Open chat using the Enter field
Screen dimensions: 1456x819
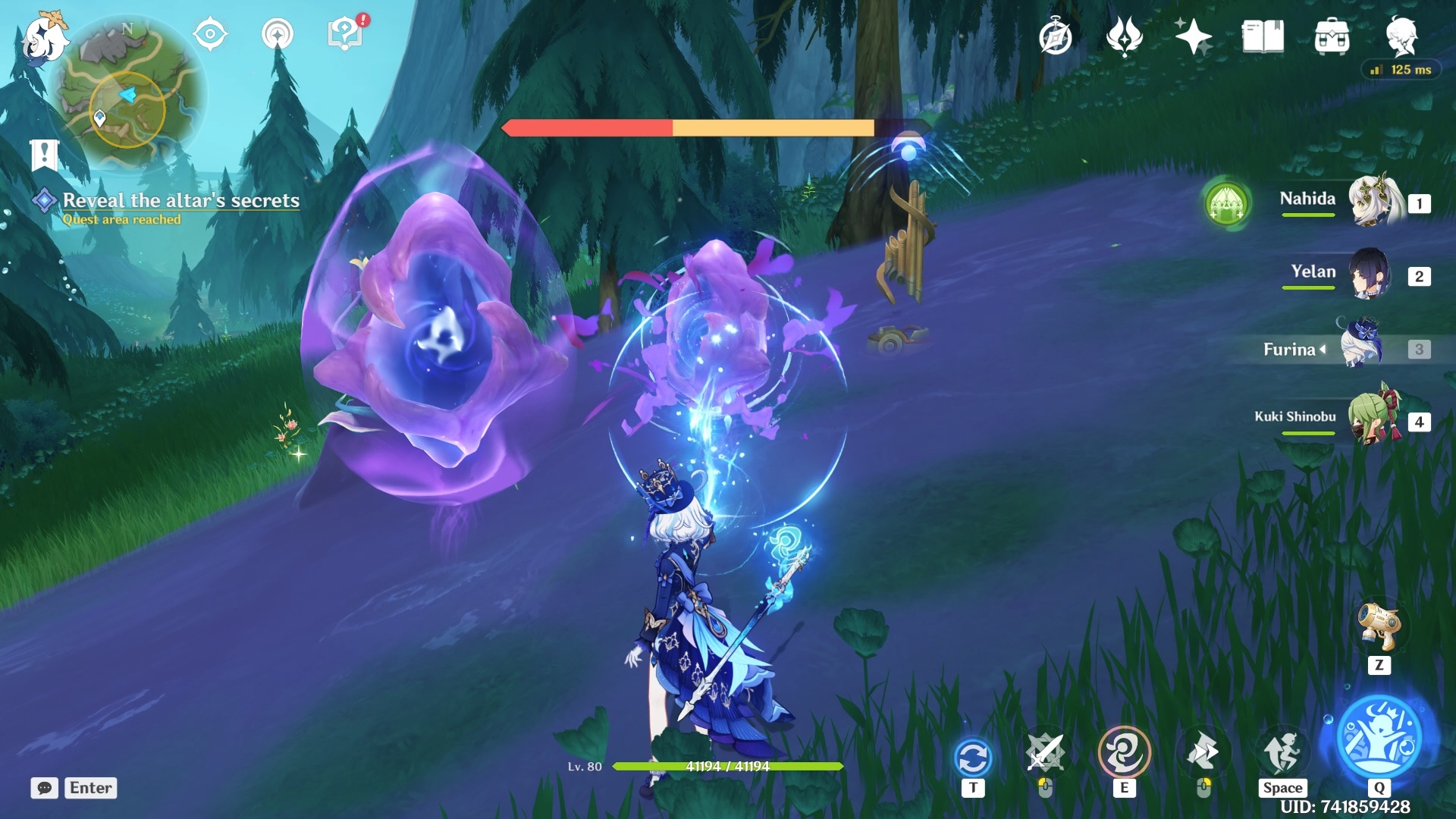[89, 788]
